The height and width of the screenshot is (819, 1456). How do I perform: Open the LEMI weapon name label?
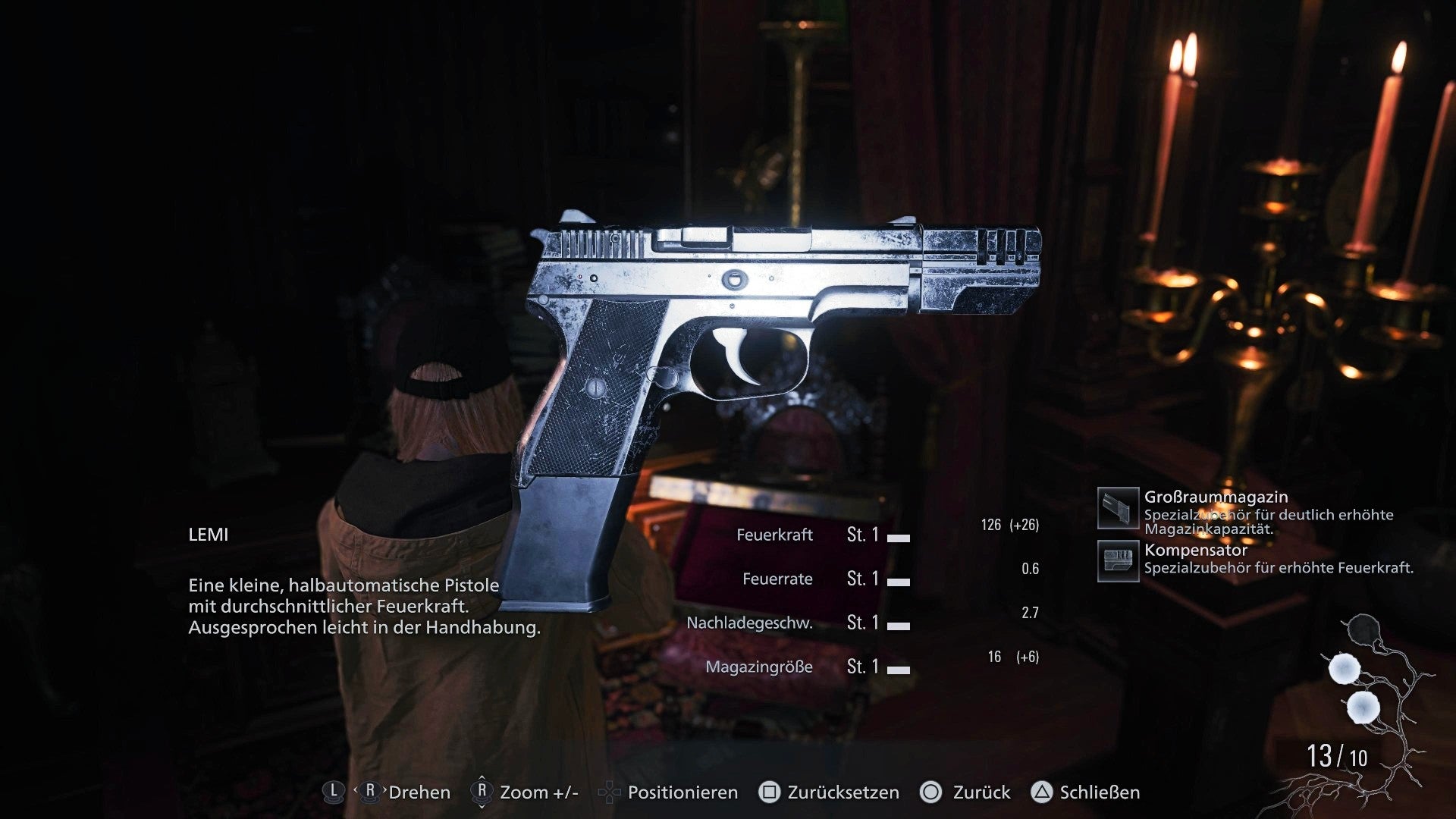coord(209,535)
